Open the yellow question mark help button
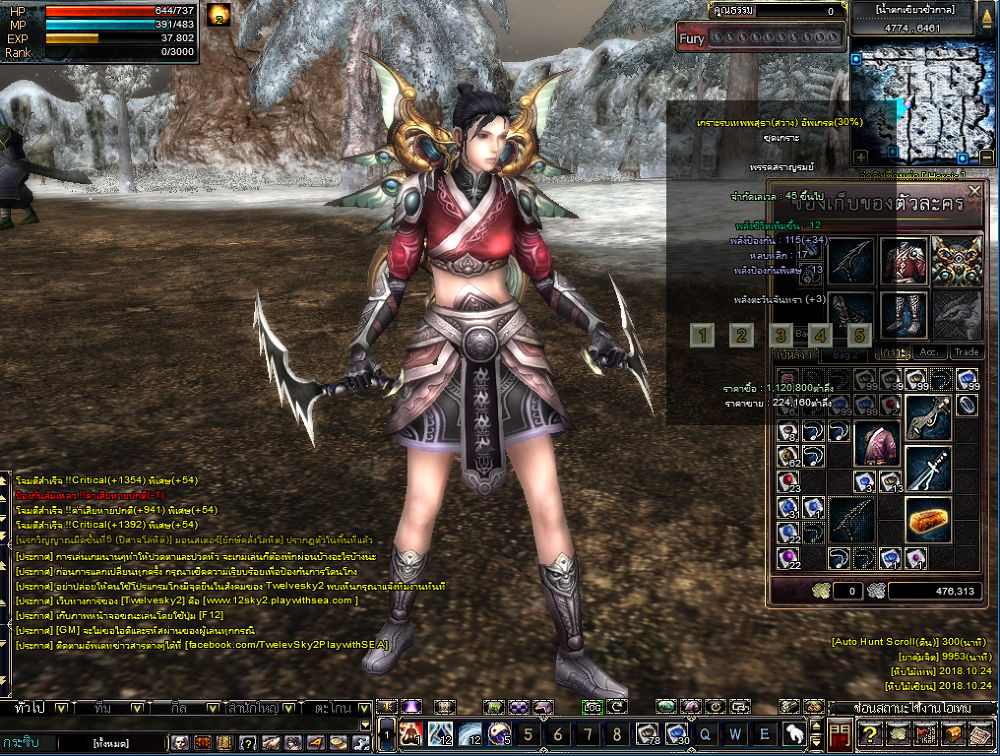Image resolution: width=1000 pixels, height=756 pixels. (x=870, y=735)
